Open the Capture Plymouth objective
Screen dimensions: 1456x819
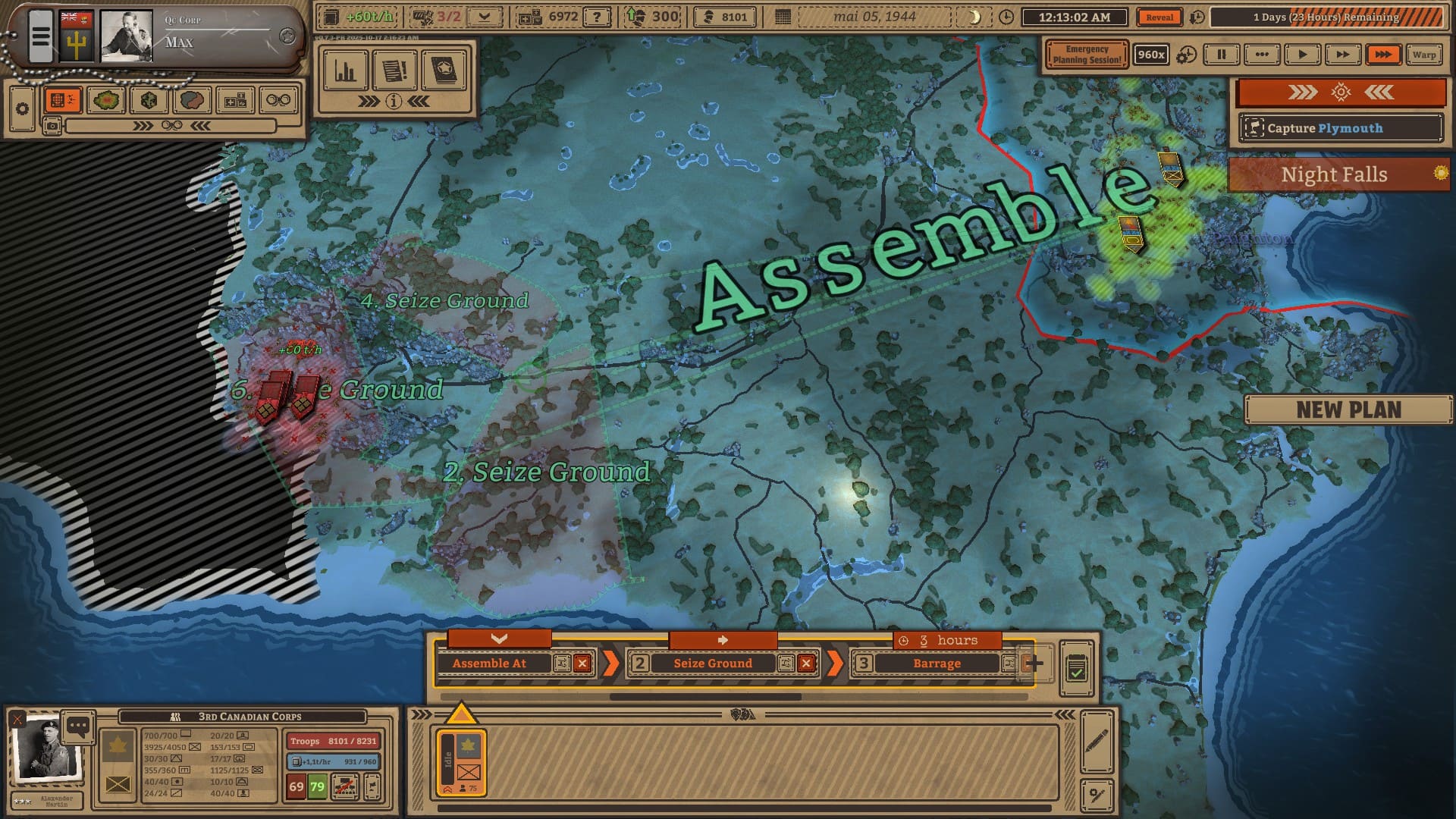tap(1340, 128)
